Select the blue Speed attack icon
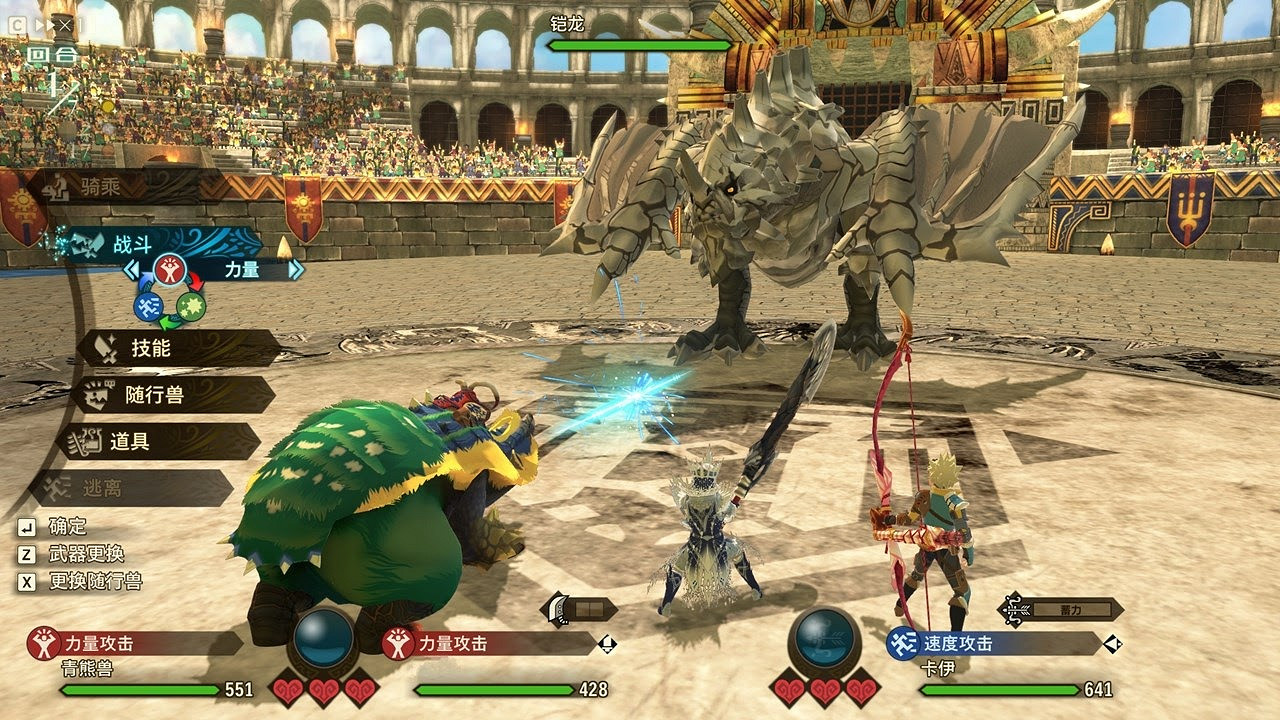The image size is (1280, 720). pos(146,305)
